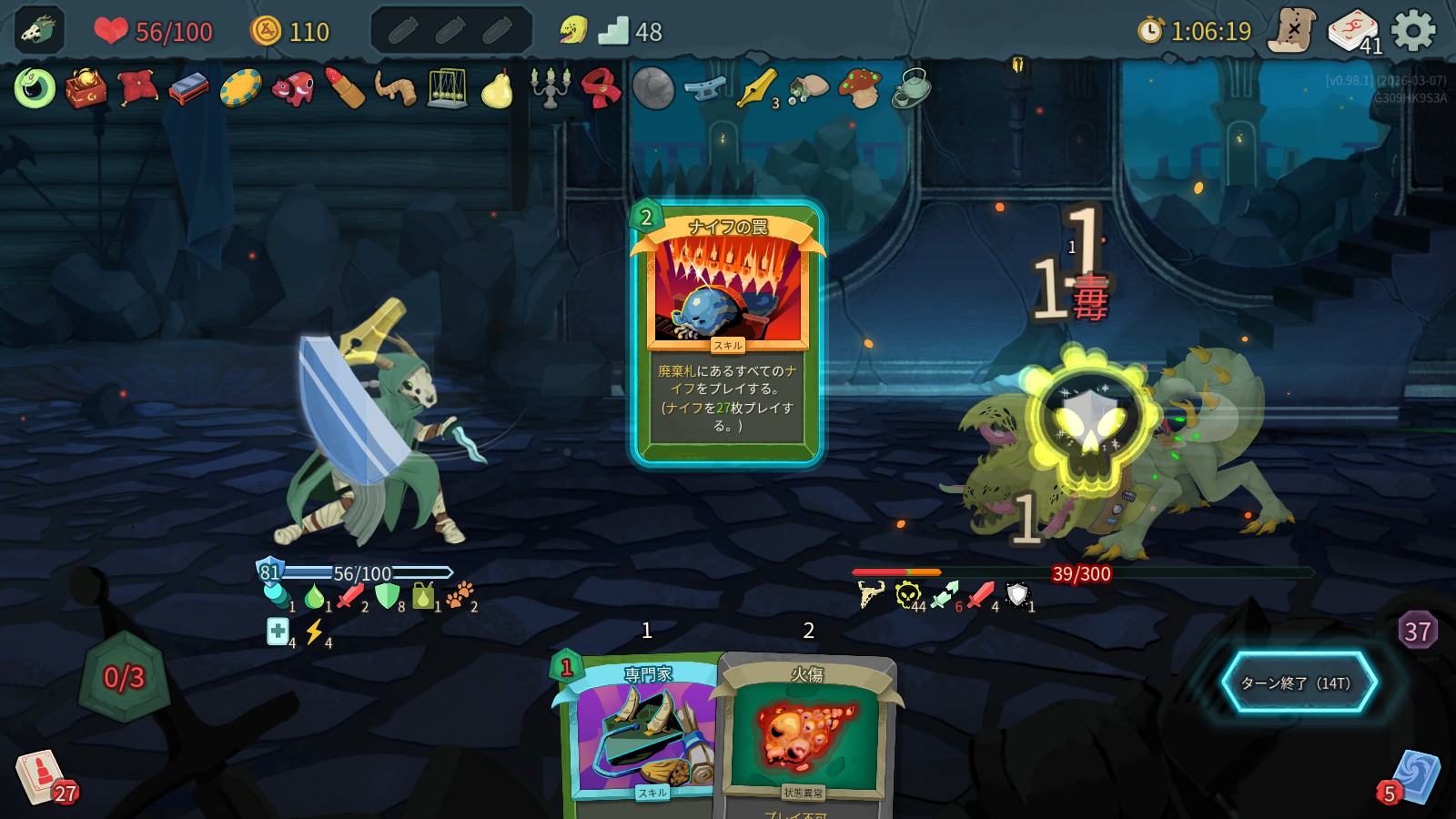Show the exhaust pile count 37
Image resolution: width=1456 pixels, height=819 pixels.
pyautogui.click(x=1417, y=631)
